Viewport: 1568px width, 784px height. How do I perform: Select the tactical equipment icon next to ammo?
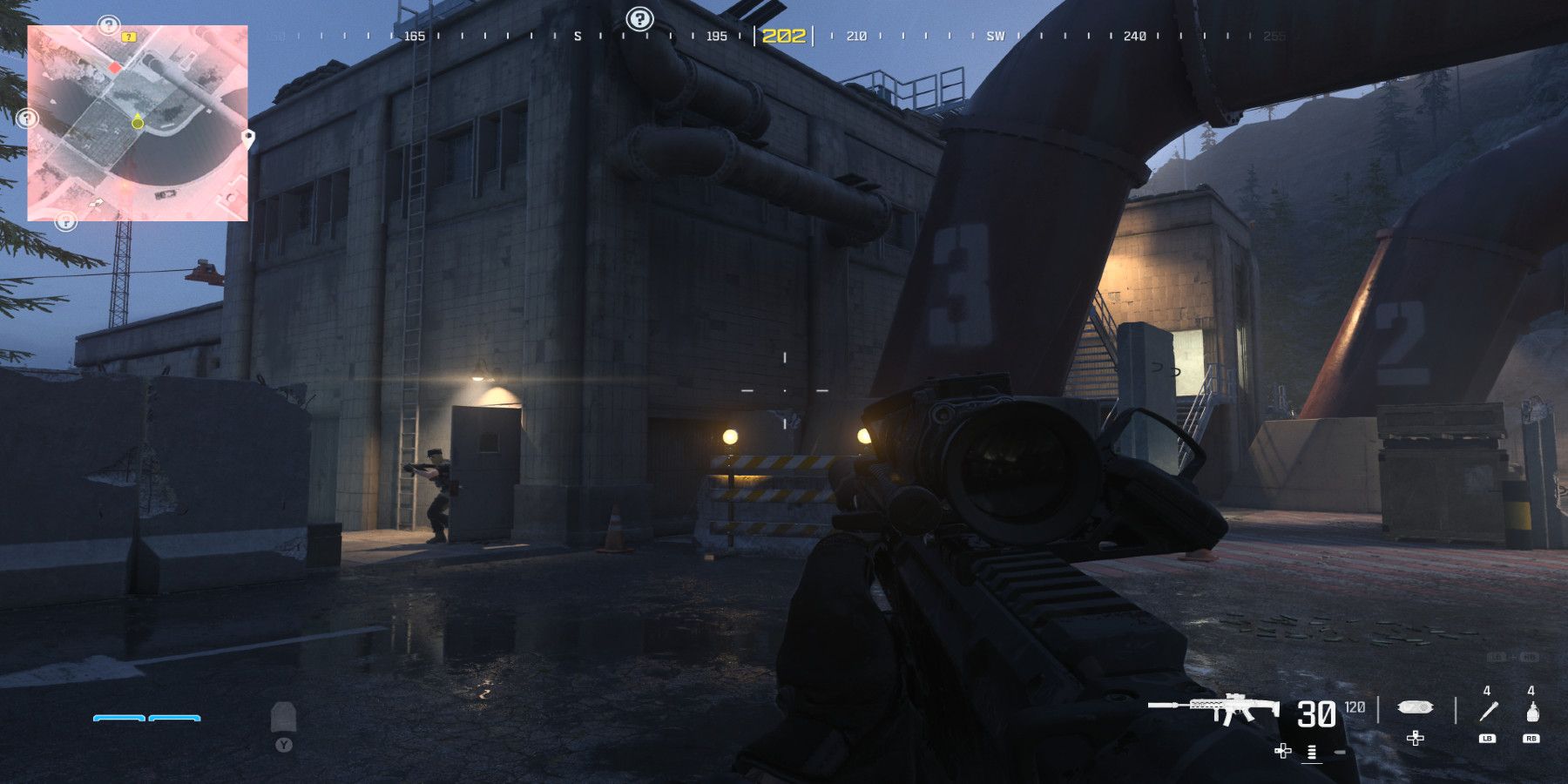point(1415,708)
